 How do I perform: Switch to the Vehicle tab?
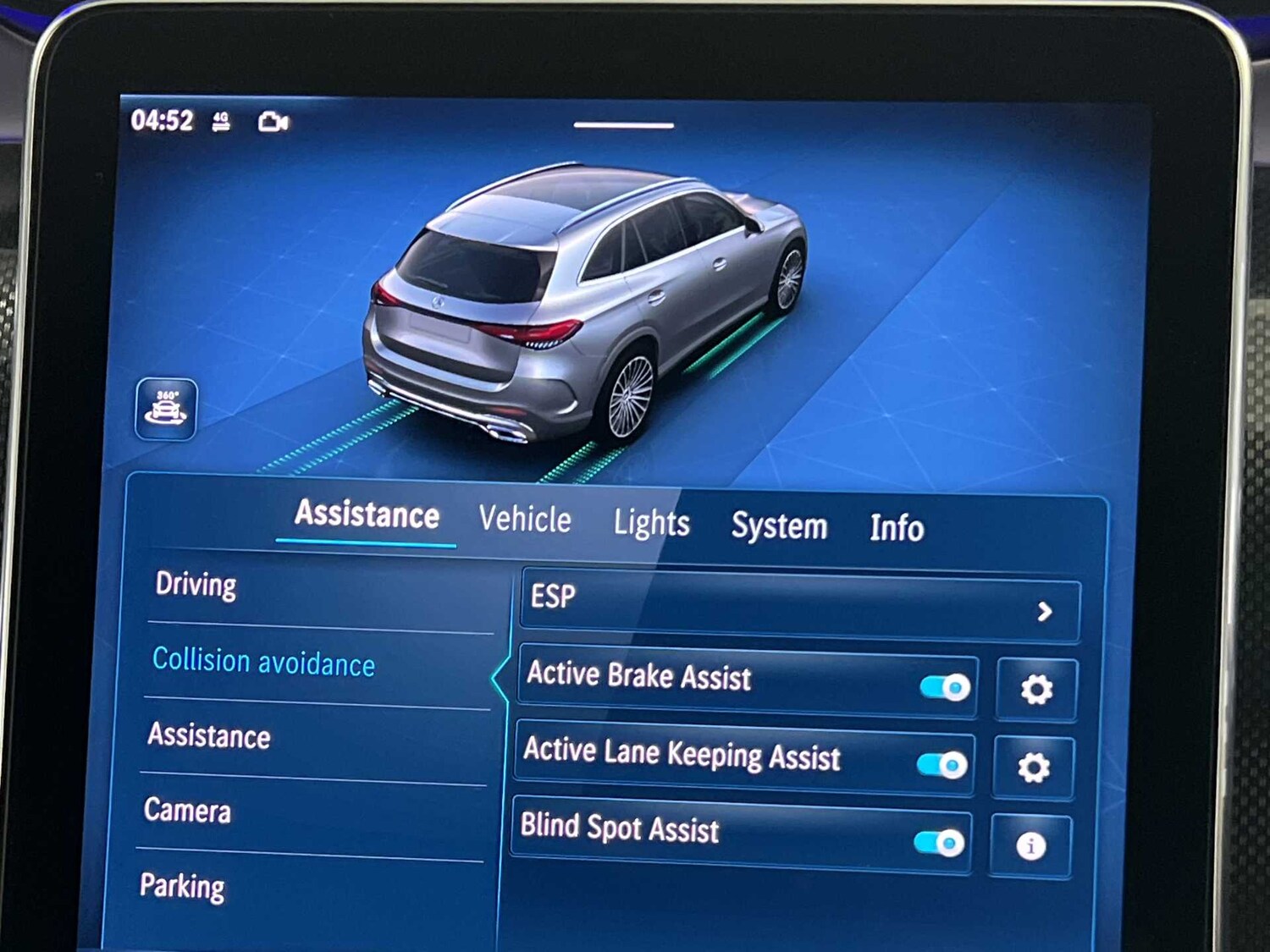coord(525,519)
